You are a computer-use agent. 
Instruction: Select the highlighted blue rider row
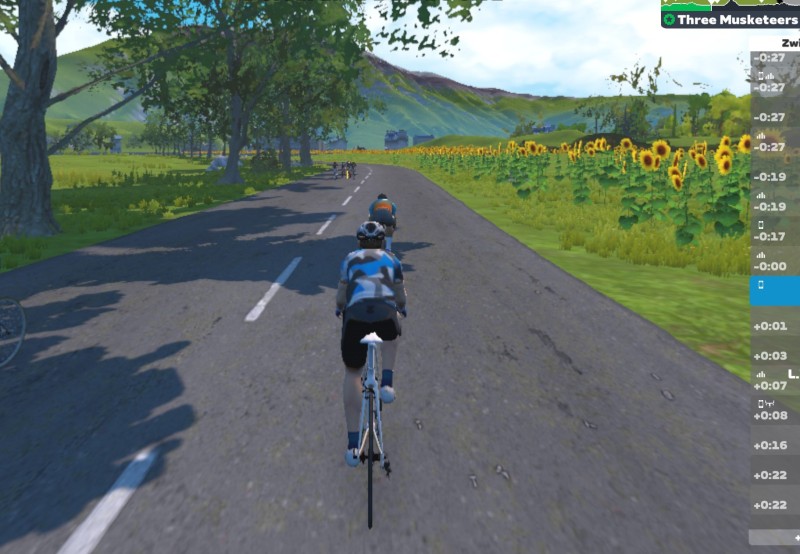coord(774,291)
